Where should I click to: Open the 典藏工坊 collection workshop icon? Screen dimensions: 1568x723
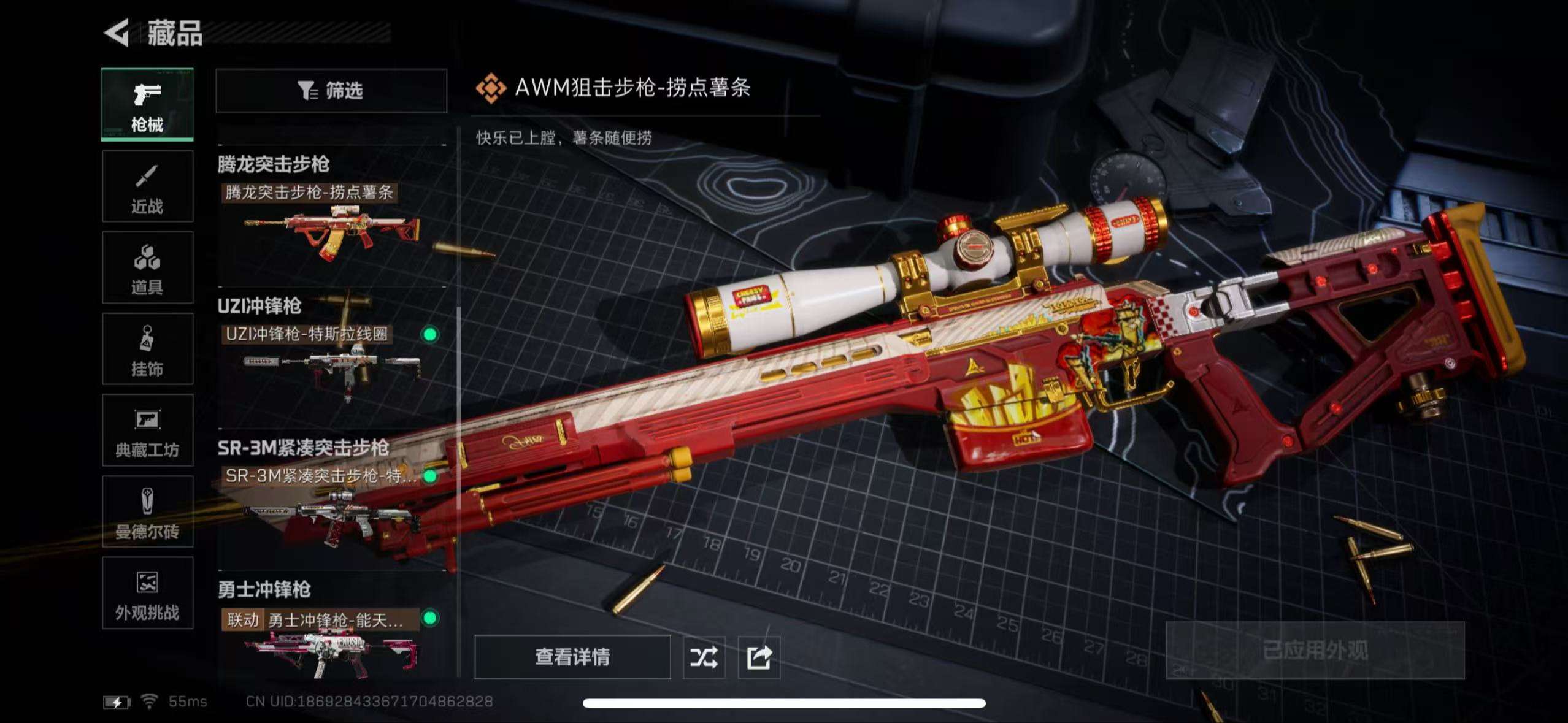[x=147, y=431]
